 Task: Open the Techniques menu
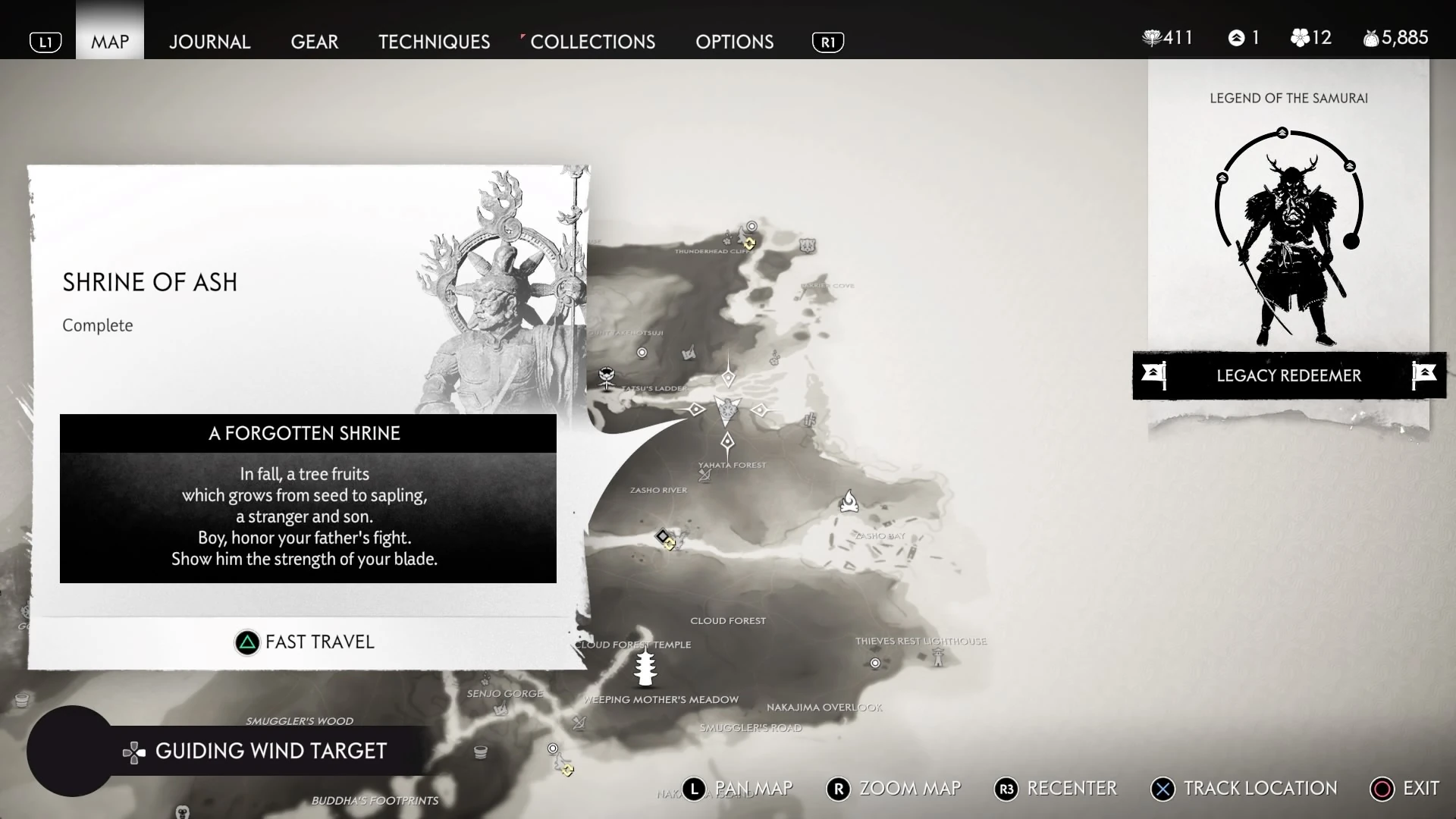[433, 42]
